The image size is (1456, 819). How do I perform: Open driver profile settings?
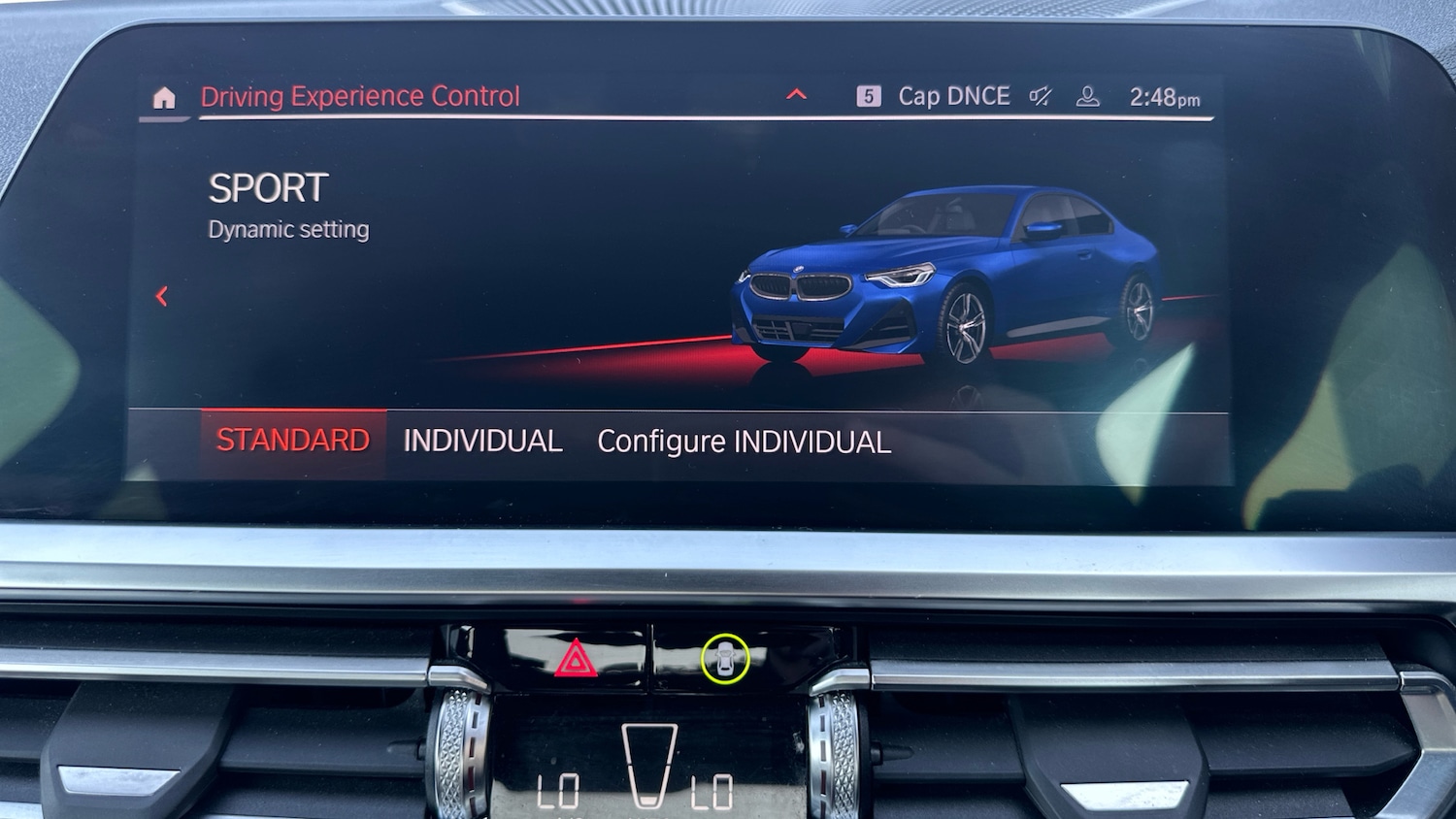coord(1087,95)
